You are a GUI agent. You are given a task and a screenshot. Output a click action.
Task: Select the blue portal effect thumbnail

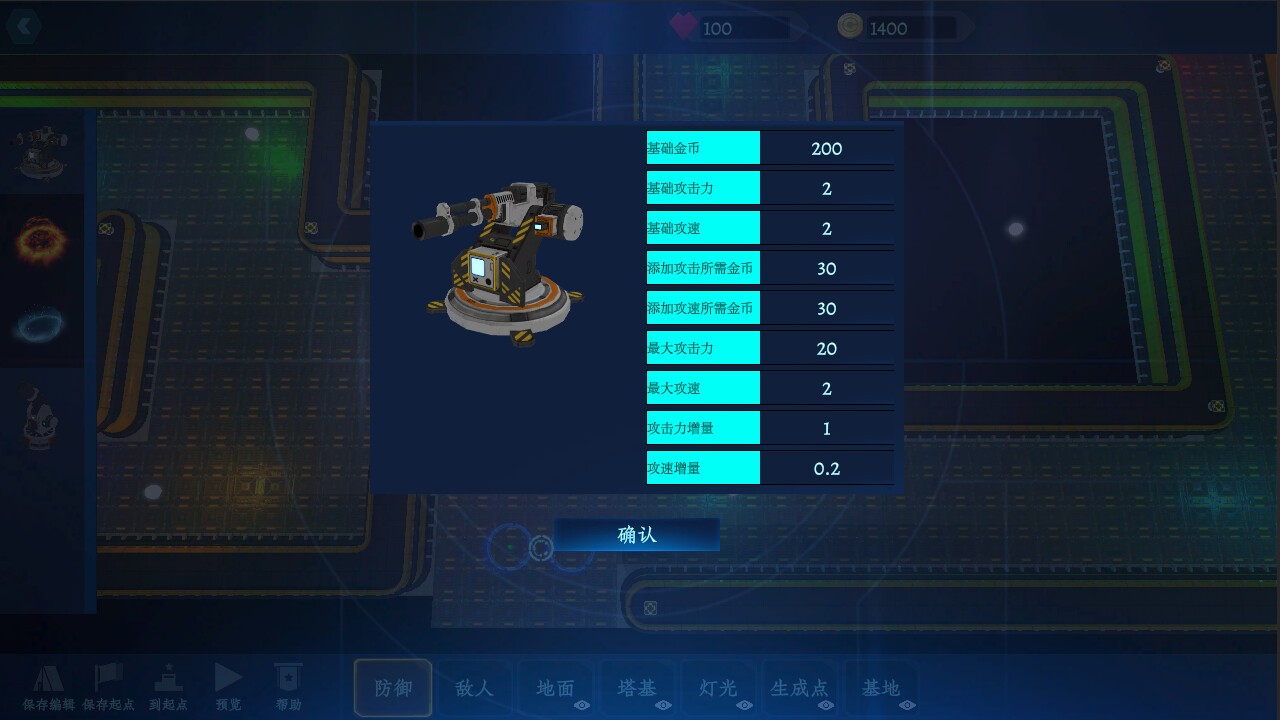click(42, 325)
